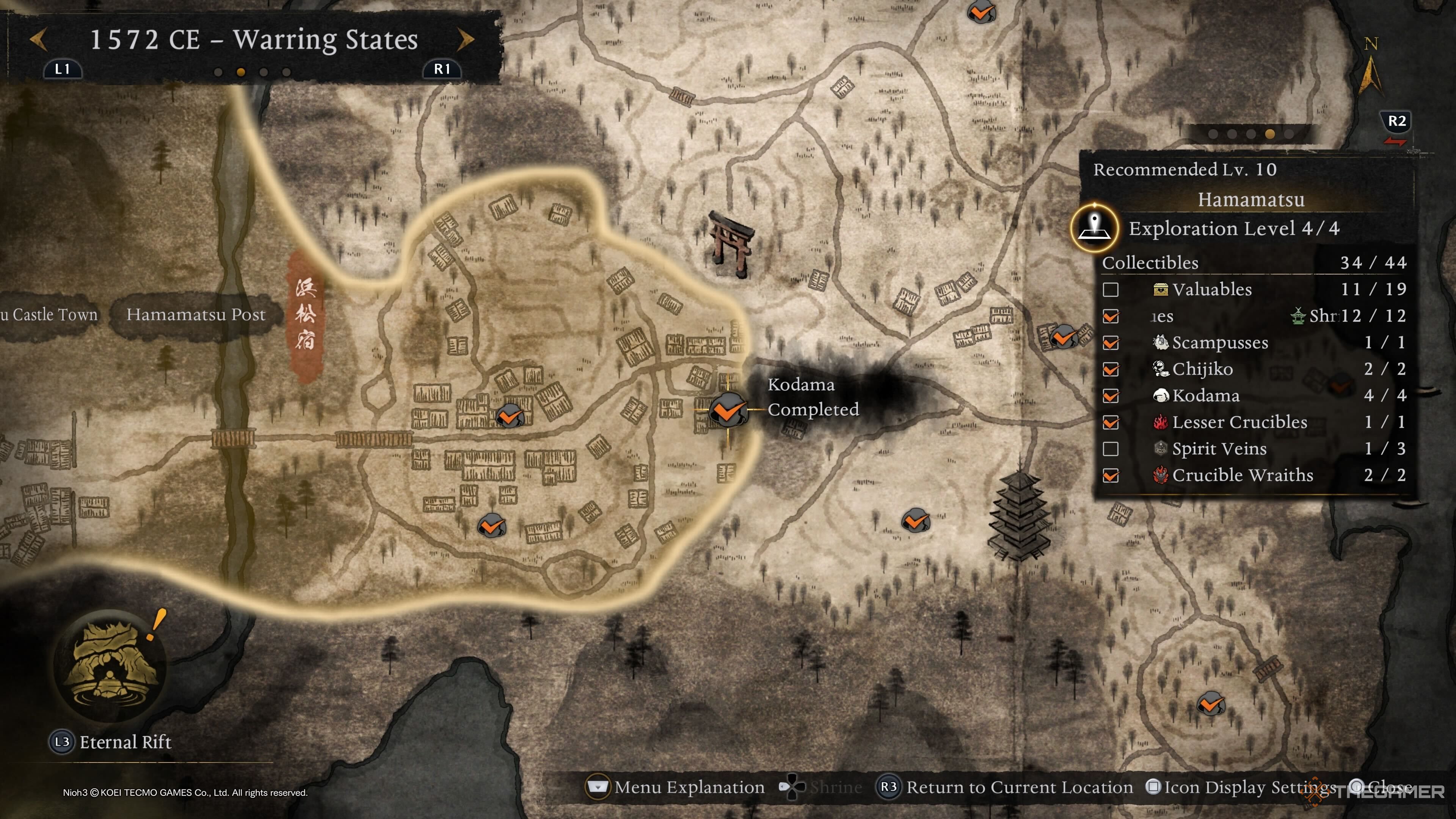Toggle the Lesser Crucibles checkbox
This screenshot has width=1456, height=819.
(x=1111, y=423)
